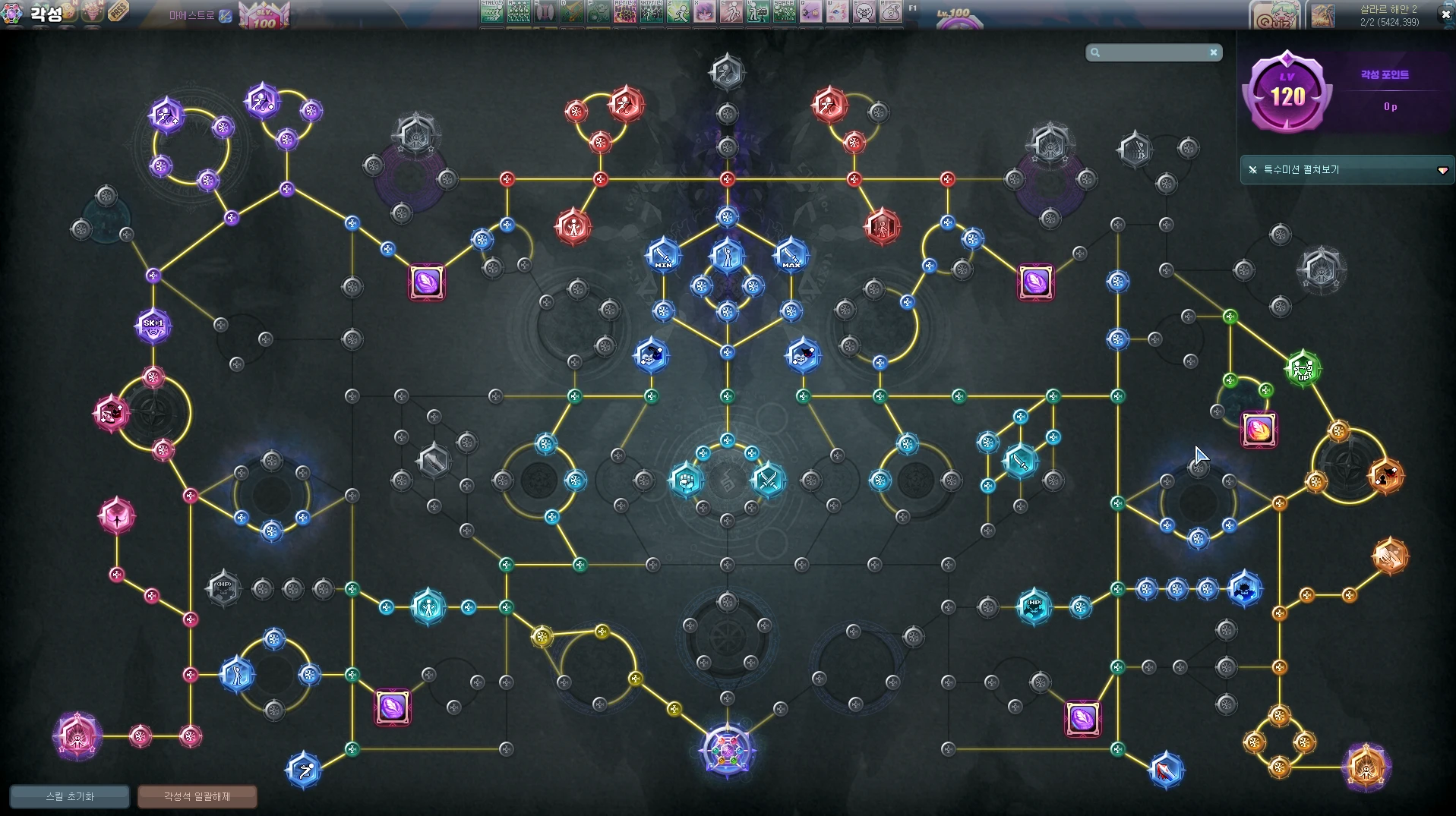Click the PASS ticket icon

(x=118, y=11)
